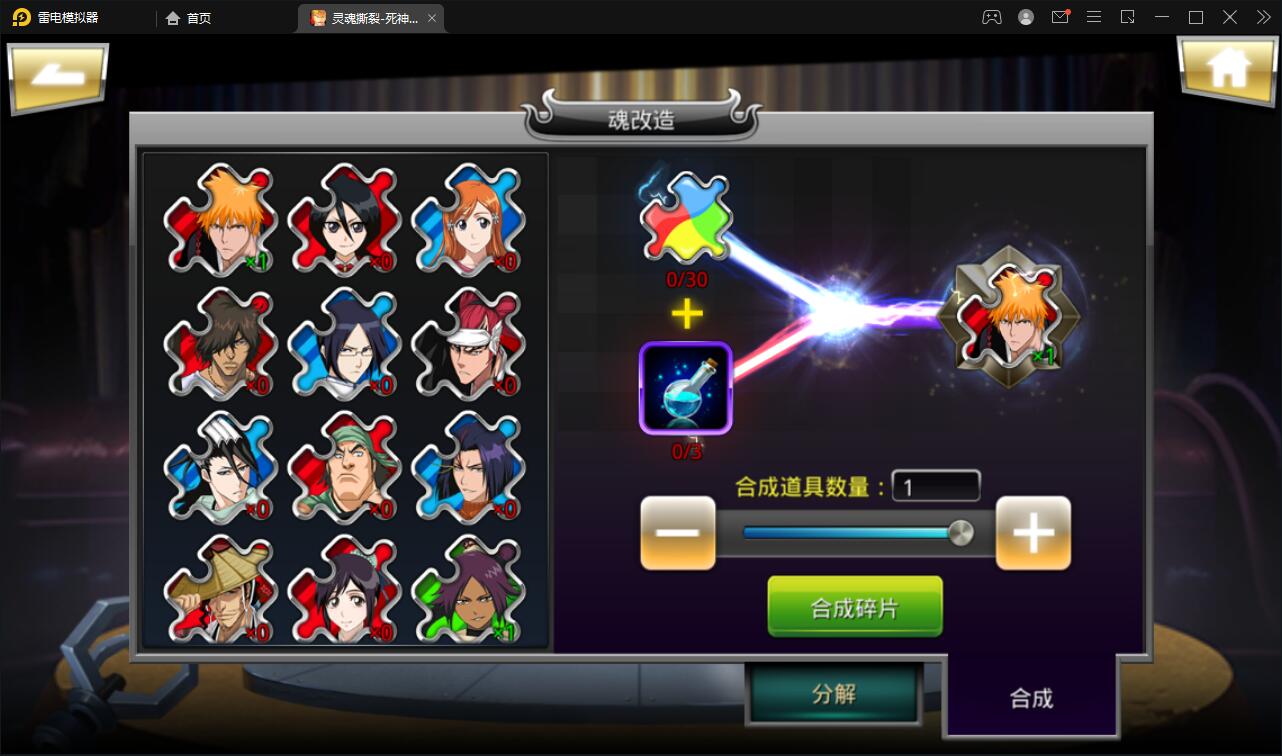
Task: Click the back arrow button top left
Action: (57, 77)
